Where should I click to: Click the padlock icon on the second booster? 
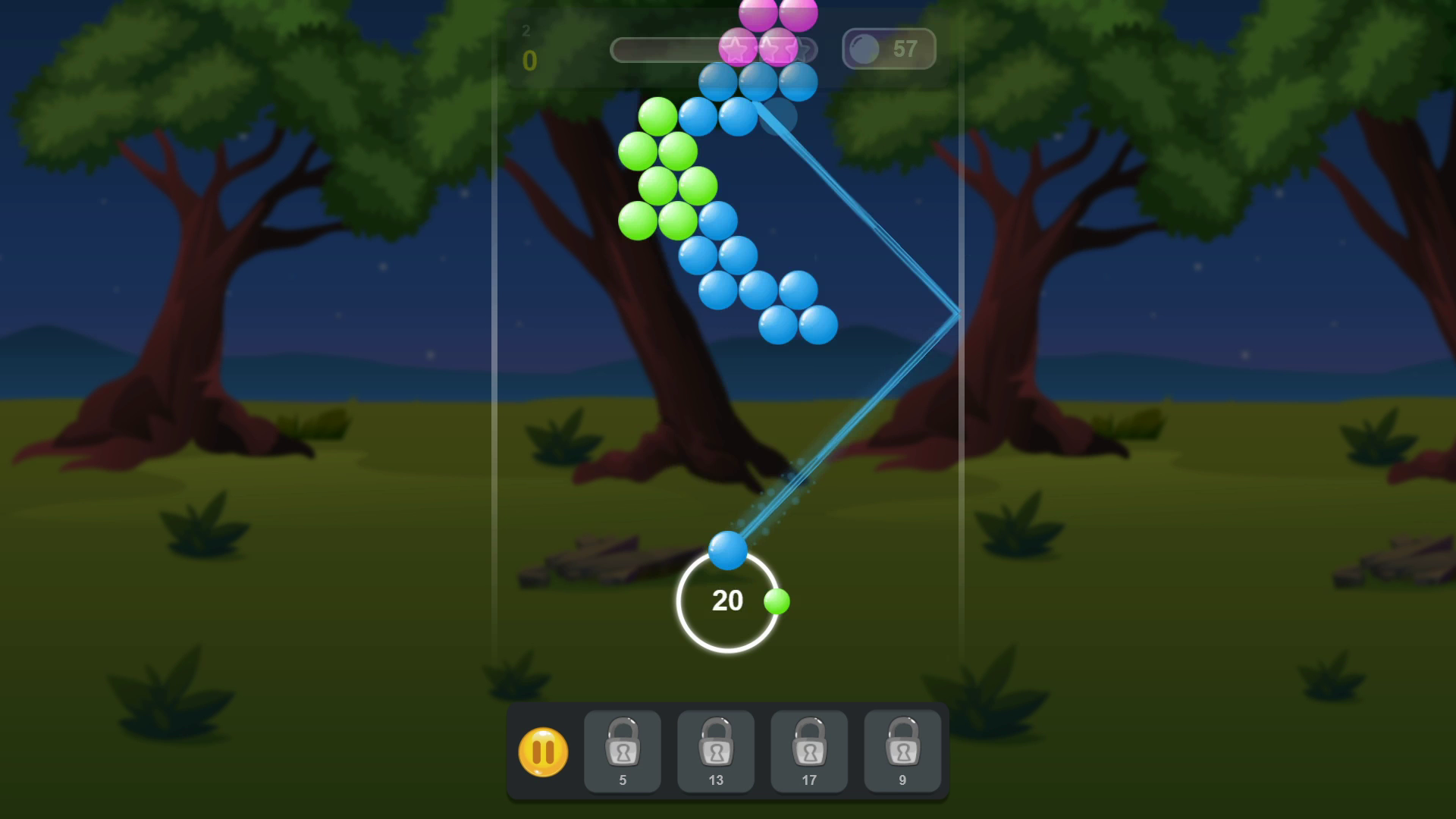click(x=716, y=742)
